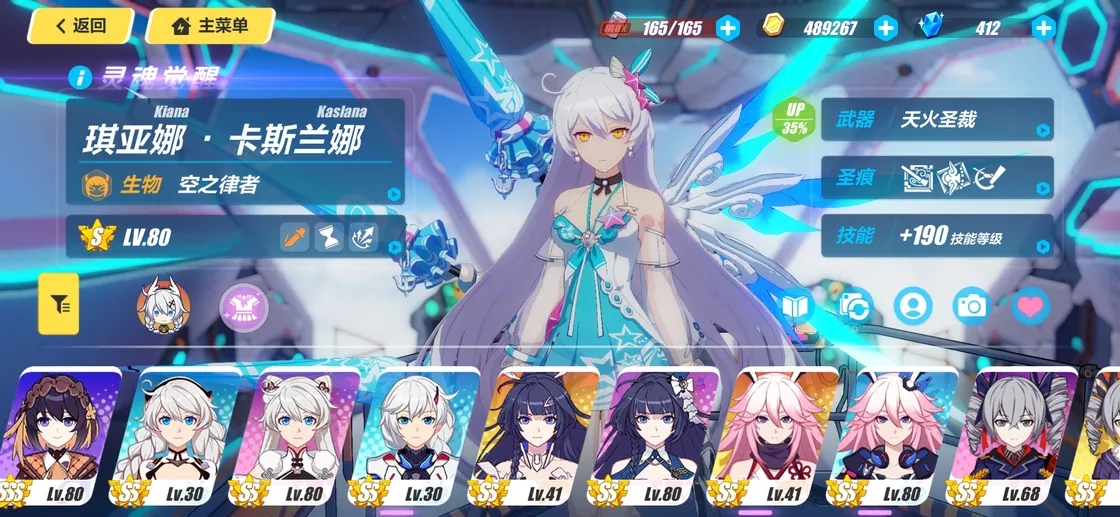Open the yellow filter list button
The width and height of the screenshot is (1120, 517).
[x=59, y=304]
